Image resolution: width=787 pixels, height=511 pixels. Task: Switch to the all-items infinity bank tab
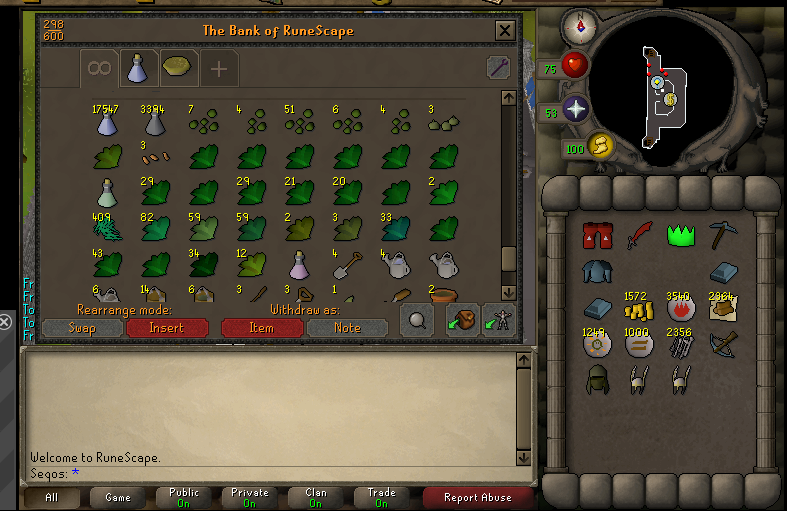coord(99,68)
